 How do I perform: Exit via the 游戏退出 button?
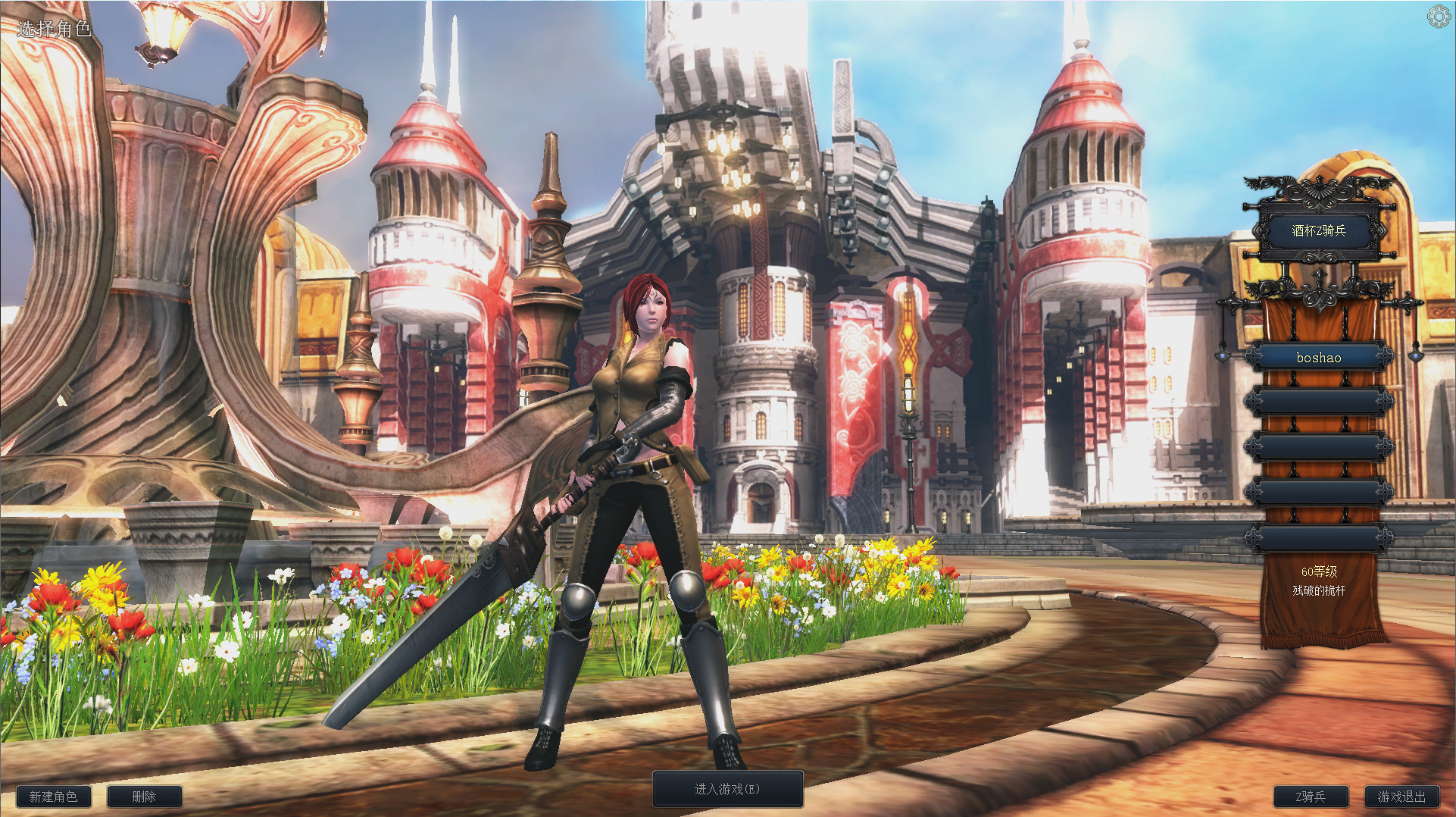point(1401,797)
